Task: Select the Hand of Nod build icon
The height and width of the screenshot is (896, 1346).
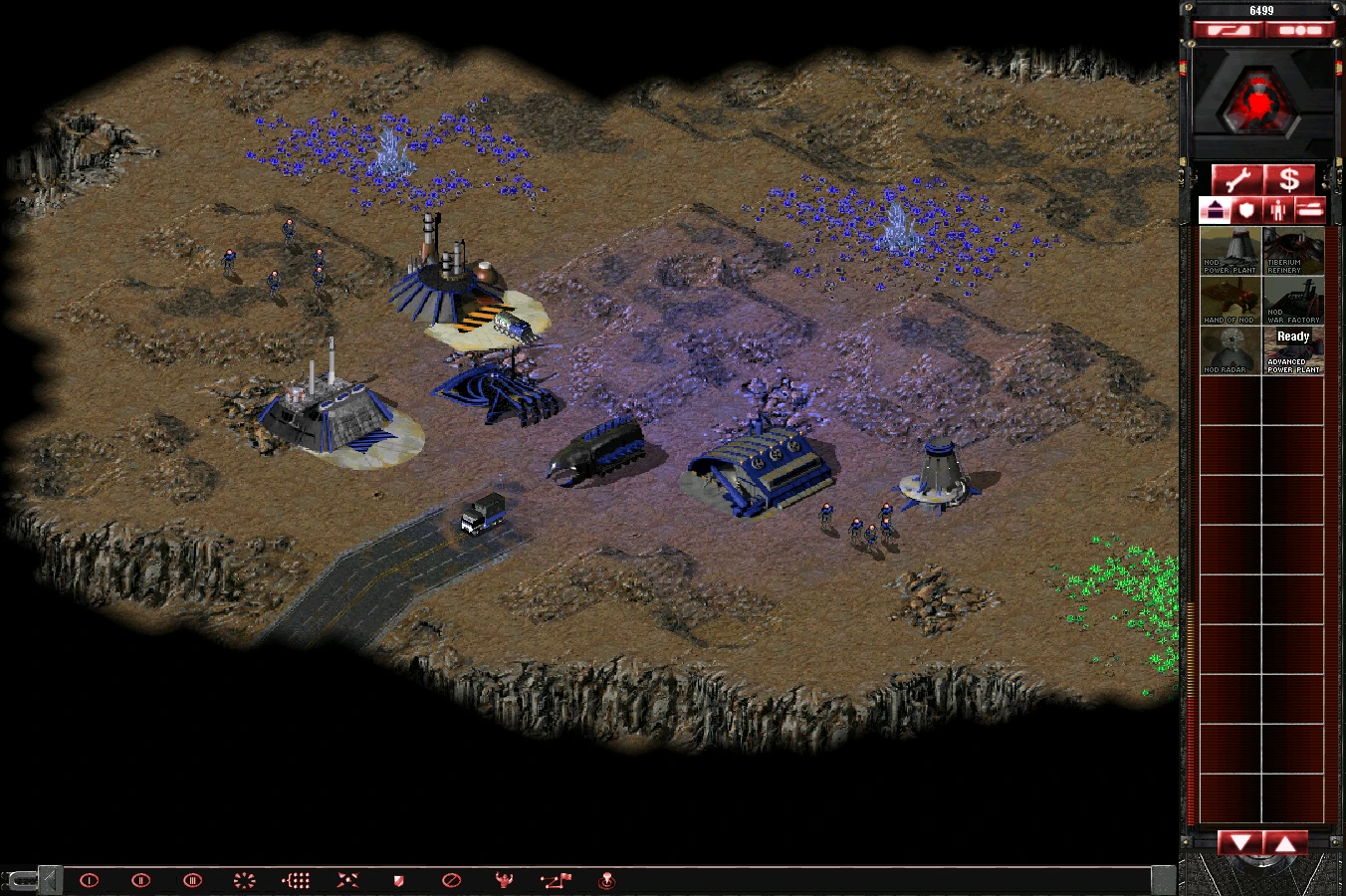Action: click(1231, 301)
